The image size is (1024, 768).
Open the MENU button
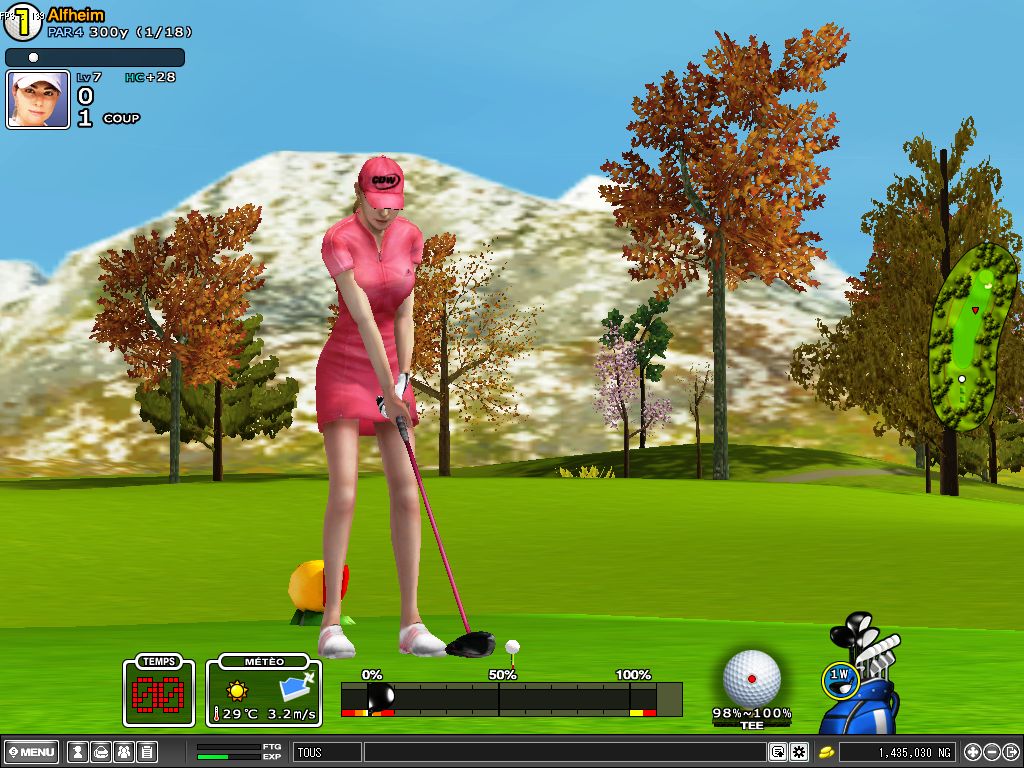tap(31, 752)
